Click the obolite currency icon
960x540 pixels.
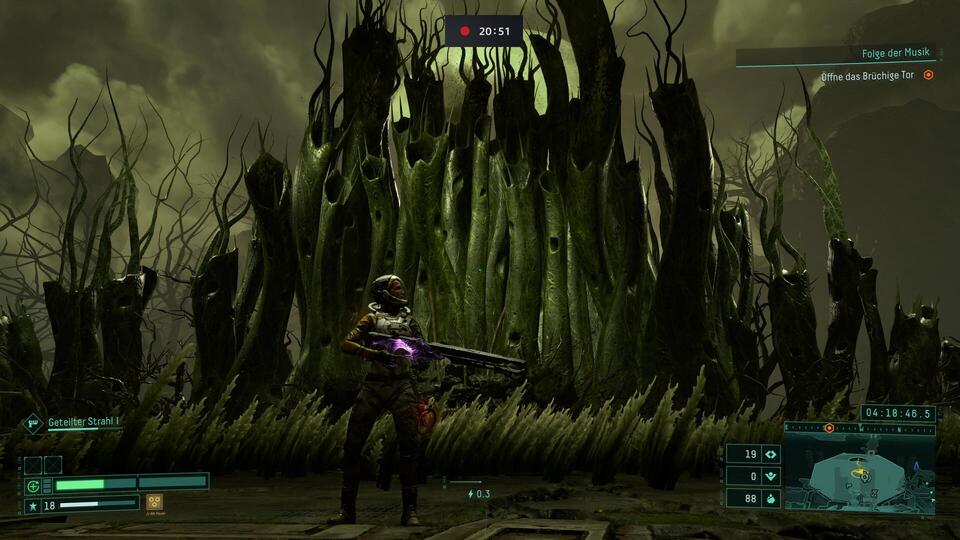click(770, 454)
